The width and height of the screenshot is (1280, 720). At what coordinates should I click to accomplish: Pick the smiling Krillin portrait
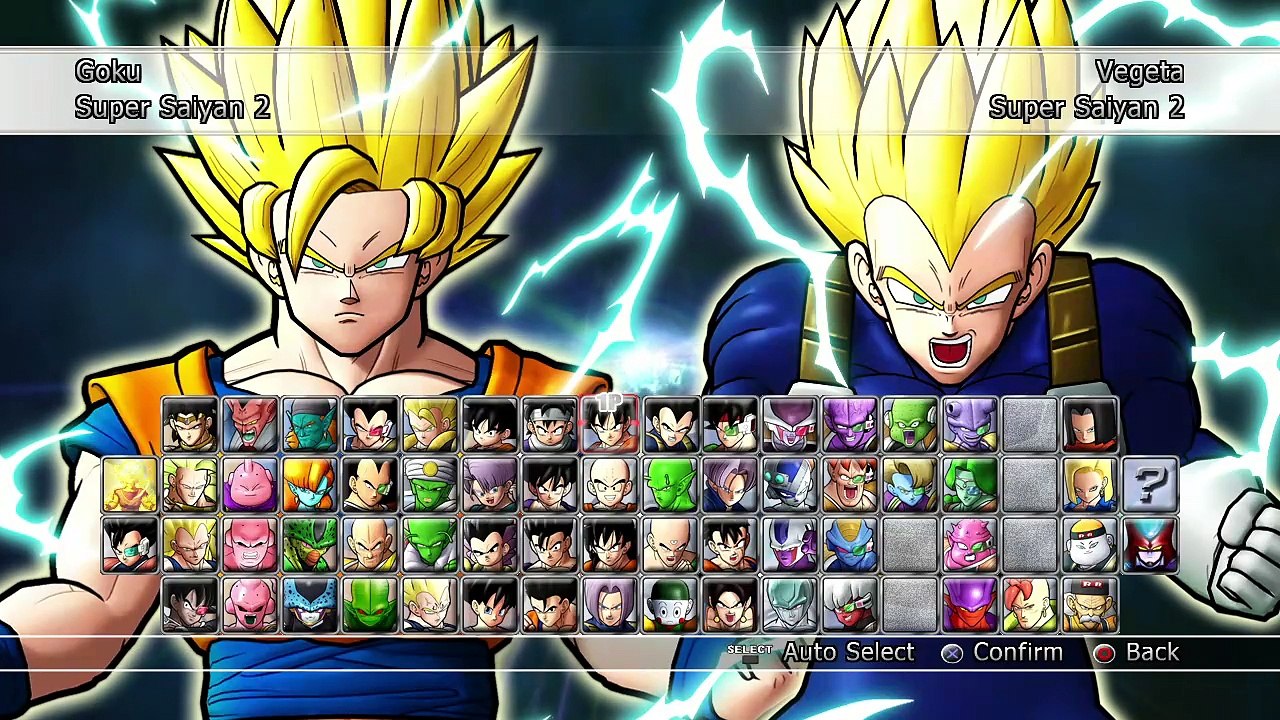pyautogui.click(x=610, y=485)
